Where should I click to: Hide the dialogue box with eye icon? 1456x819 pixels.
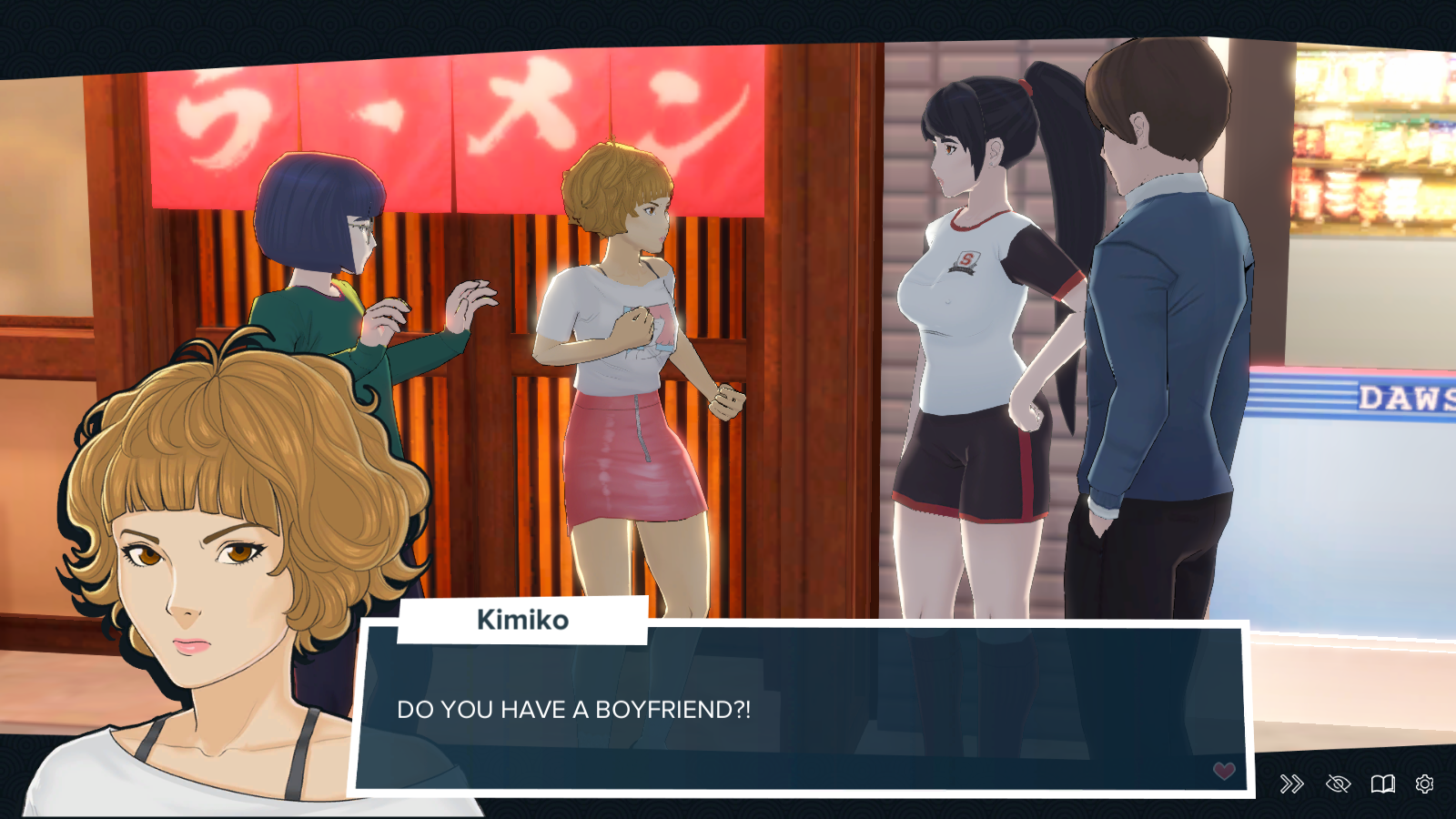(x=1338, y=784)
